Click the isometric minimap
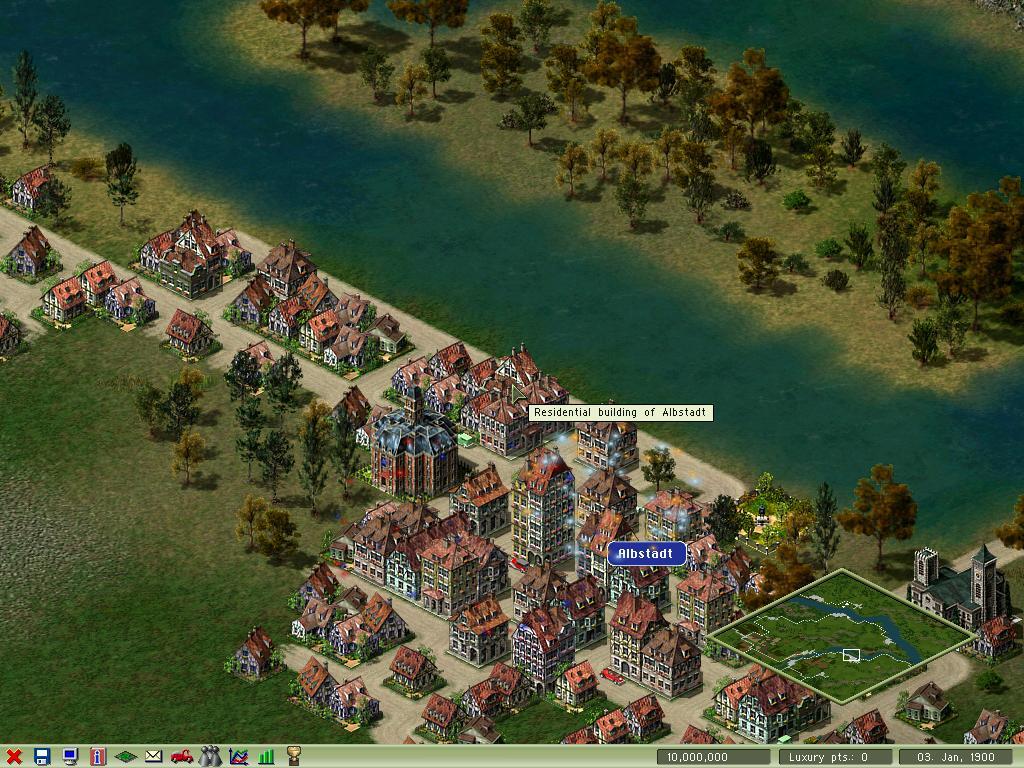This screenshot has height=768, width=1024. (x=843, y=636)
